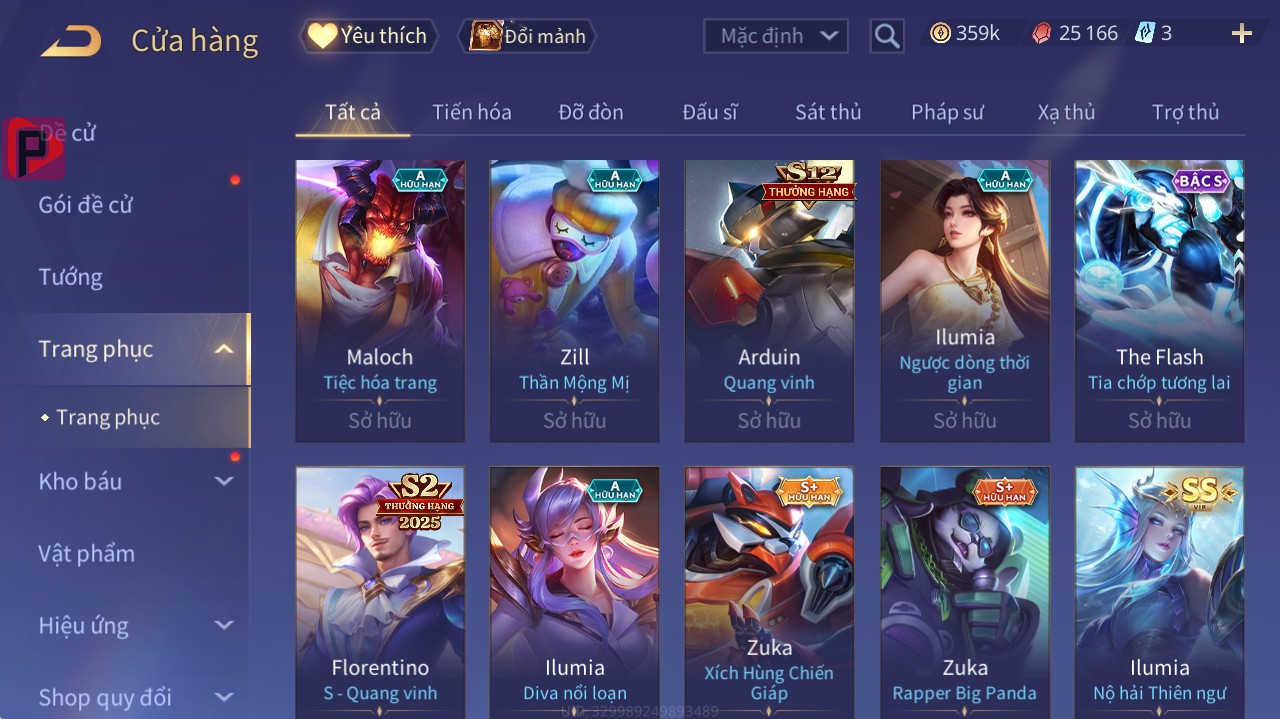Open the Vật phẩm items menu
1280x719 pixels.
click(x=87, y=553)
